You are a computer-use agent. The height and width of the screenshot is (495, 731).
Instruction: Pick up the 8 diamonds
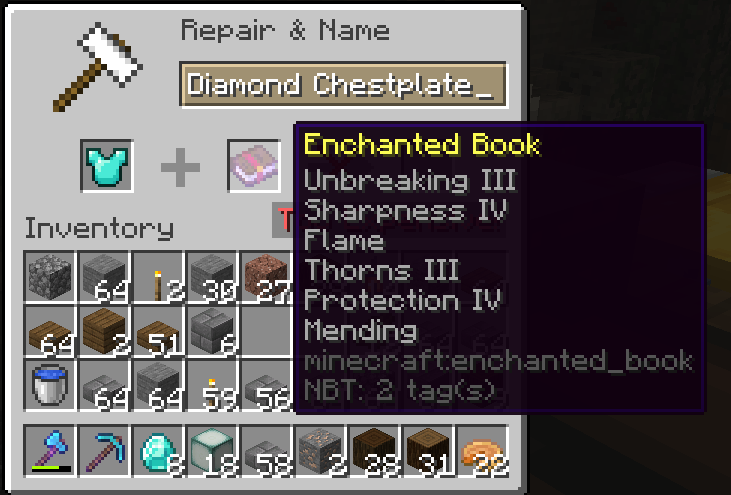158,451
